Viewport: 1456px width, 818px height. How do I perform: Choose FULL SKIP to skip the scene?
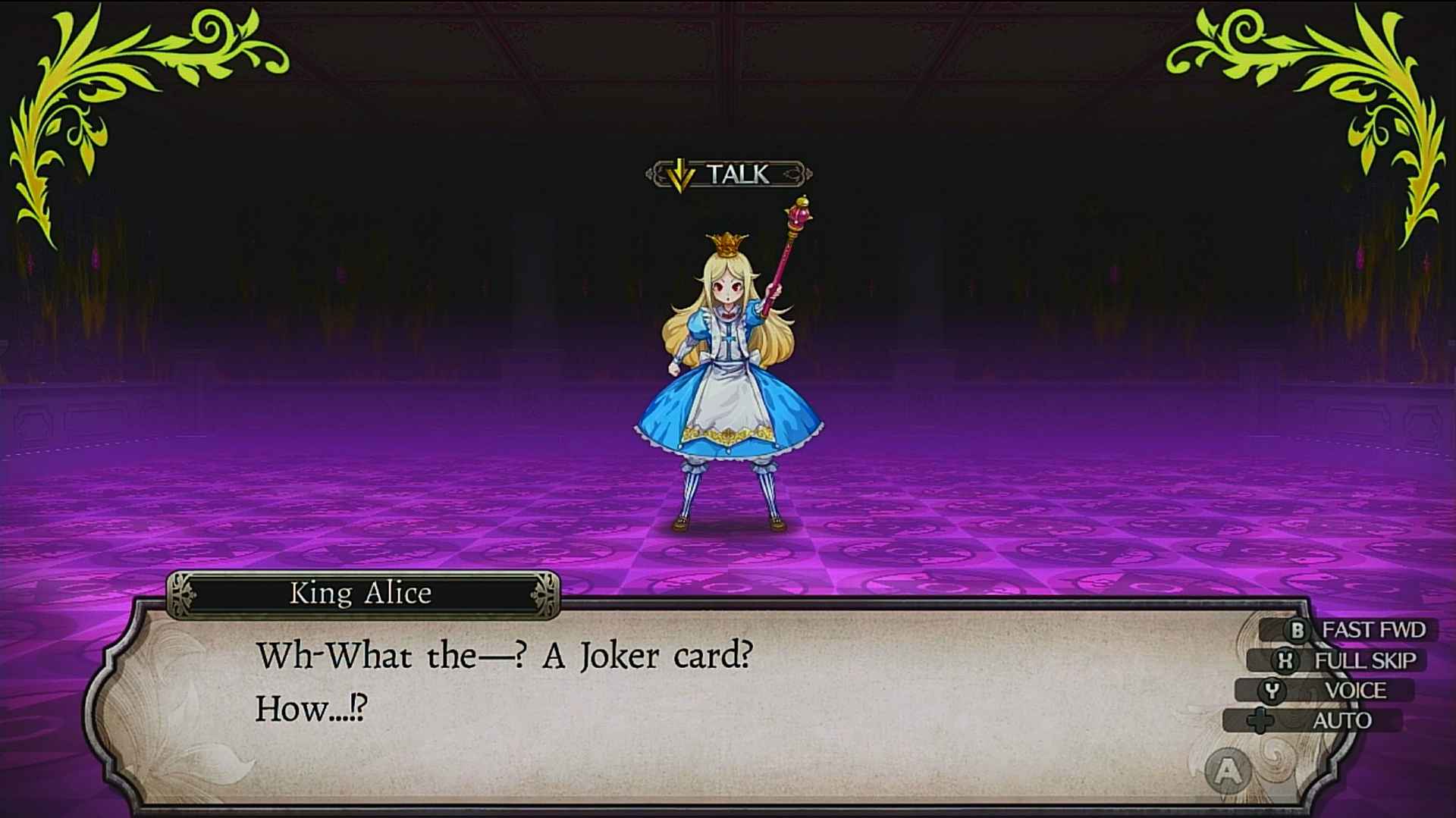[x=1348, y=660]
